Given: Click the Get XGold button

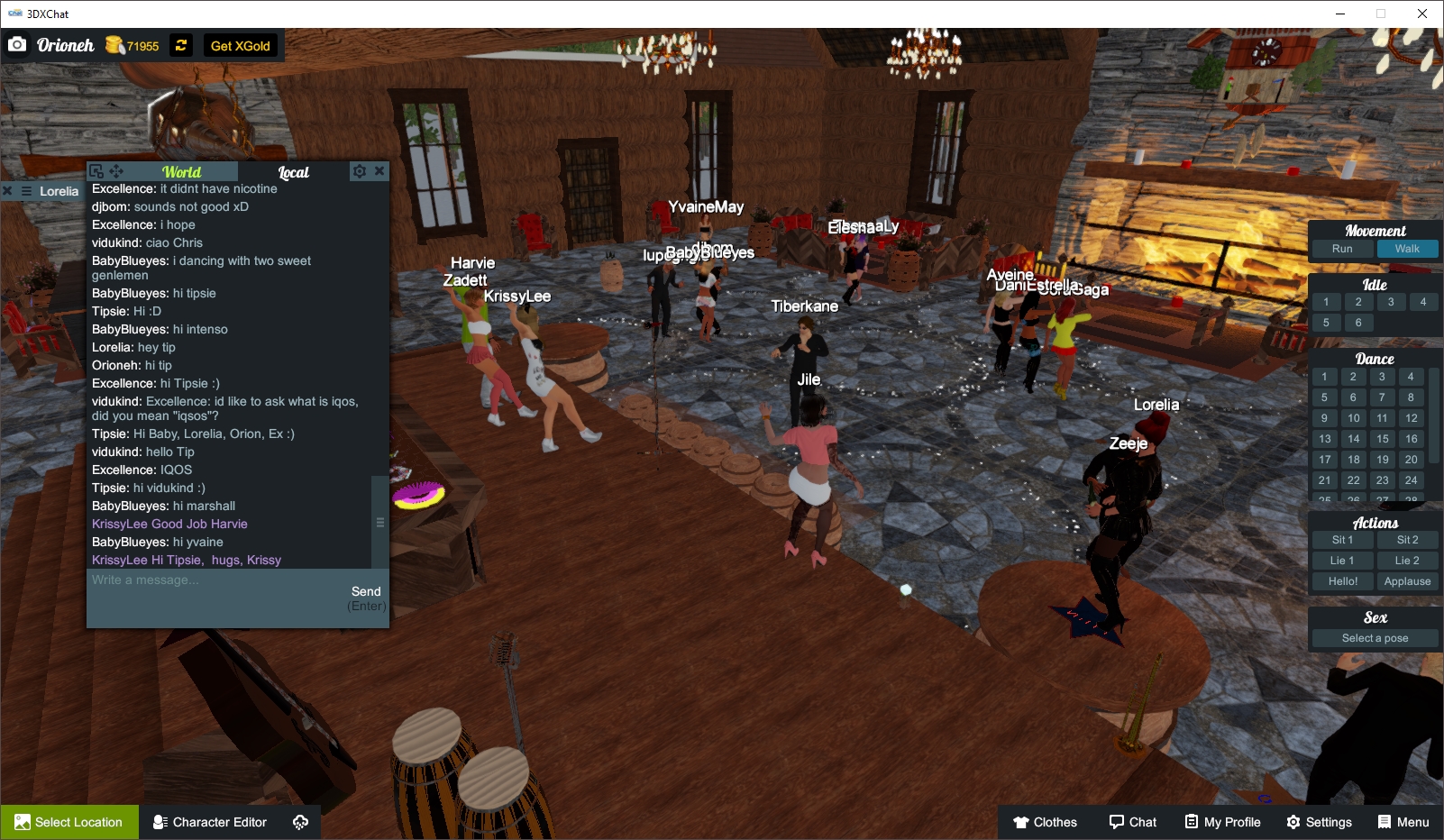Looking at the screenshot, I should pyautogui.click(x=240, y=45).
